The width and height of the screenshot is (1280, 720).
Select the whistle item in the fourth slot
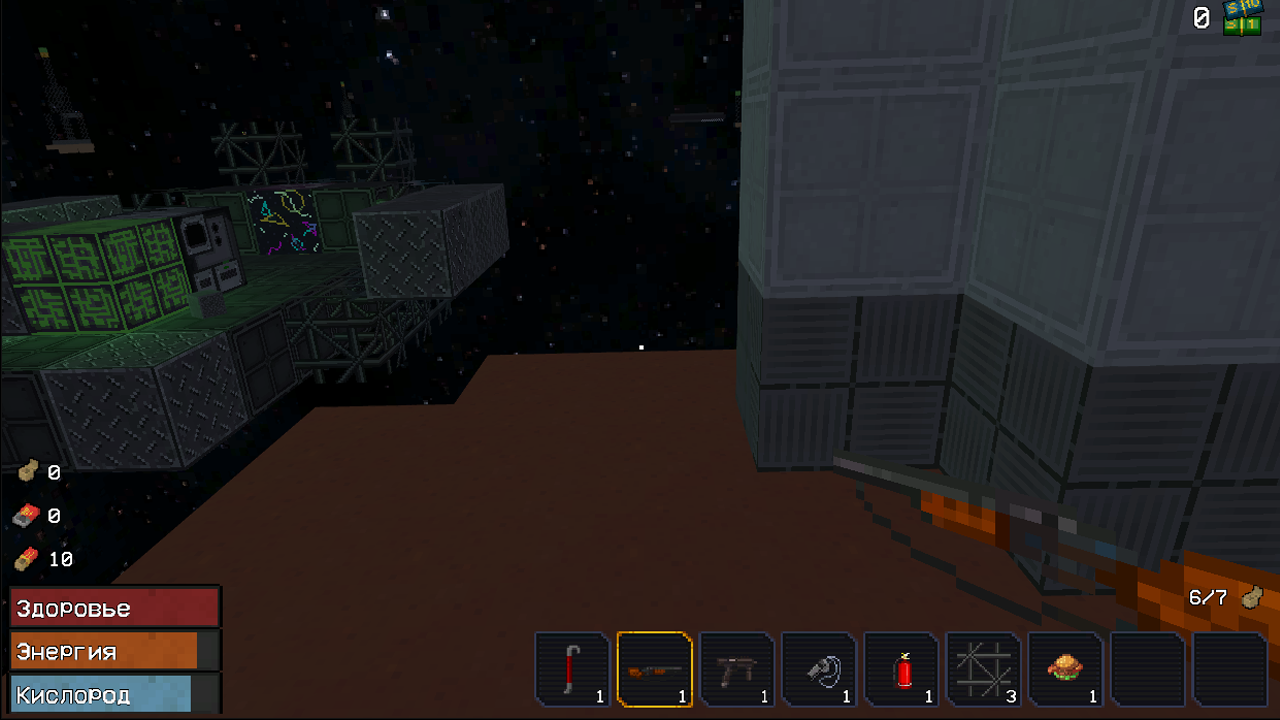[819, 668]
